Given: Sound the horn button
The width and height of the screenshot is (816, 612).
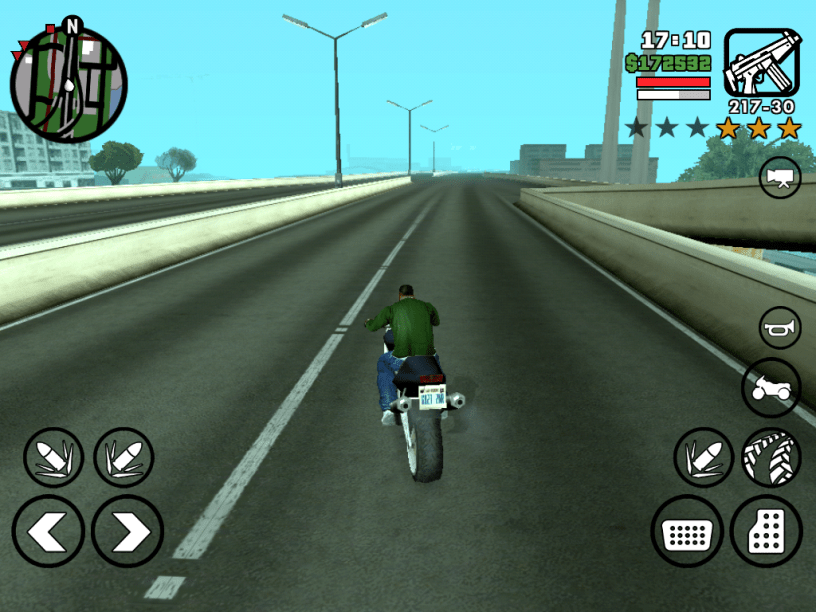Looking at the screenshot, I should tap(779, 328).
